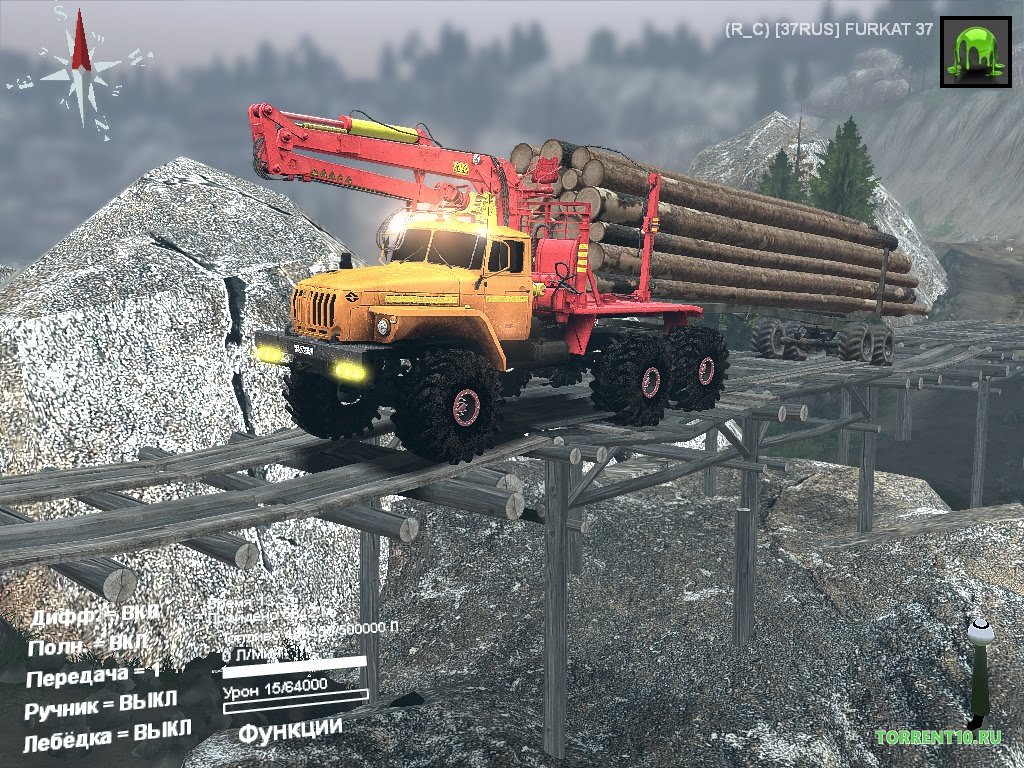Image resolution: width=1024 pixels, height=768 pixels.
Task: Click the gear shifter knob
Action: click(x=980, y=630)
